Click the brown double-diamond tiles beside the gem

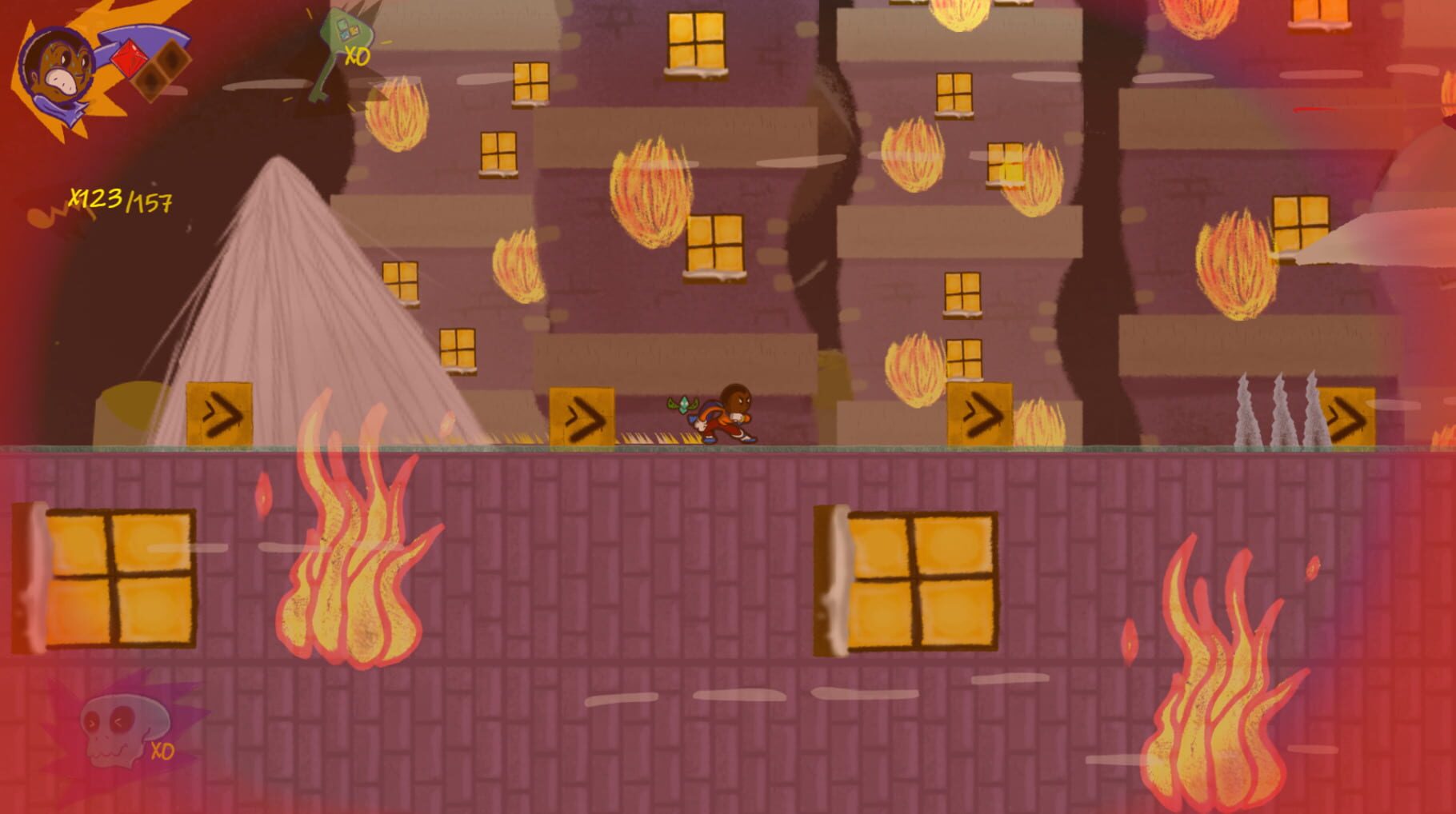(x=160, y=72)
